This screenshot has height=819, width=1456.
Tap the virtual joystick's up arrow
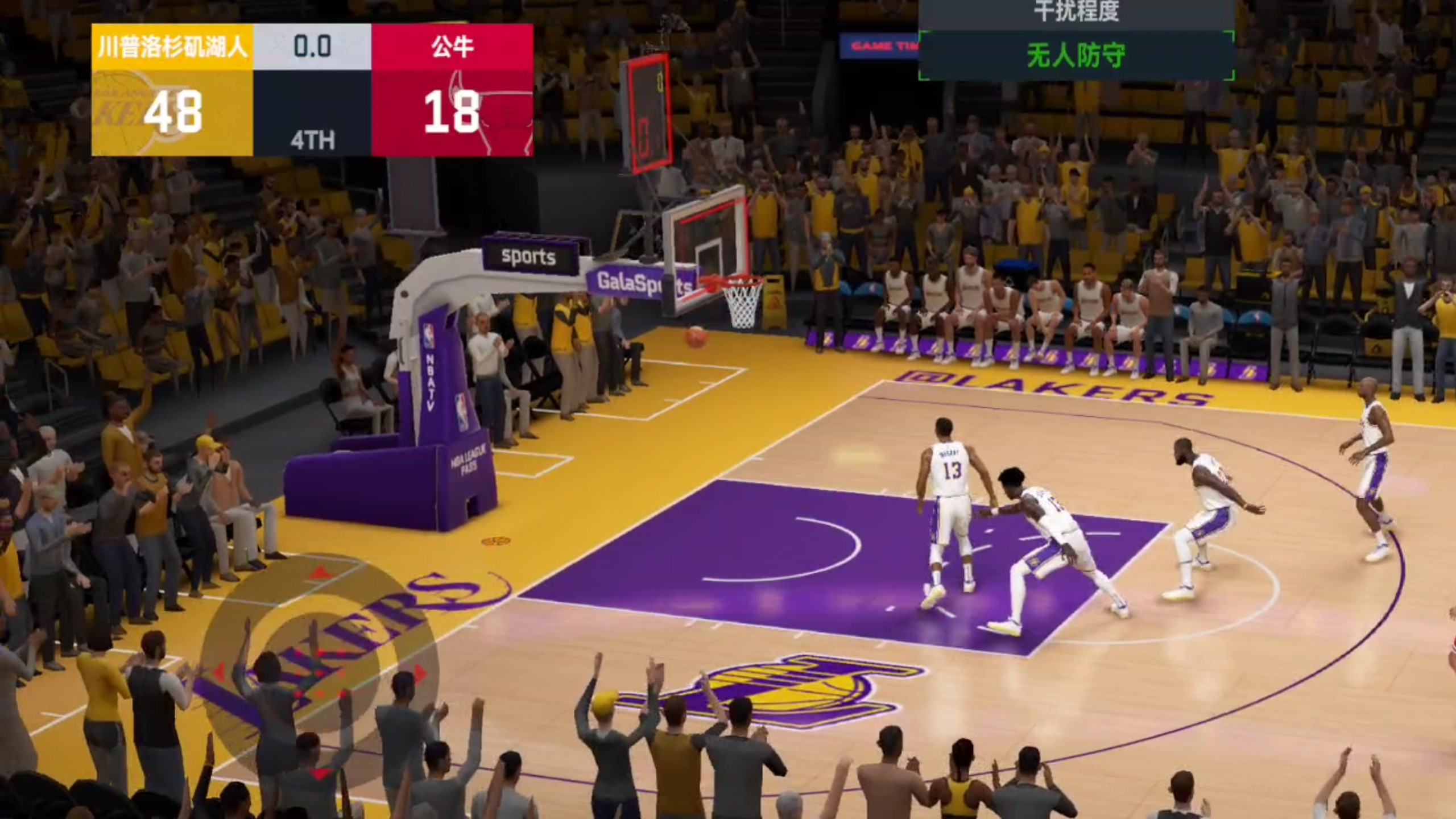[x=320, y=572]
